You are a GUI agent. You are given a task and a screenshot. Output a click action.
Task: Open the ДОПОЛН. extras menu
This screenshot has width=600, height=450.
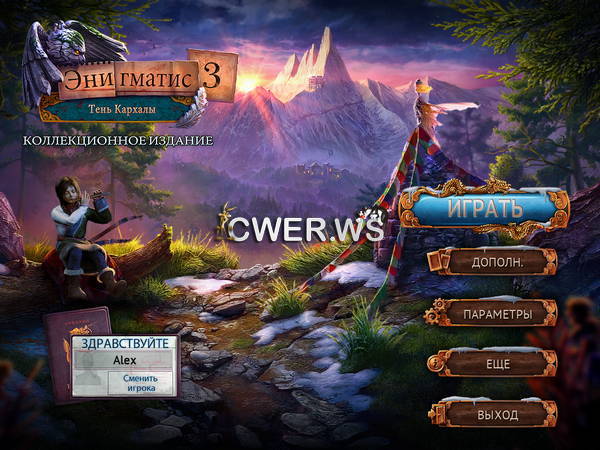click(x=497, y=262)
